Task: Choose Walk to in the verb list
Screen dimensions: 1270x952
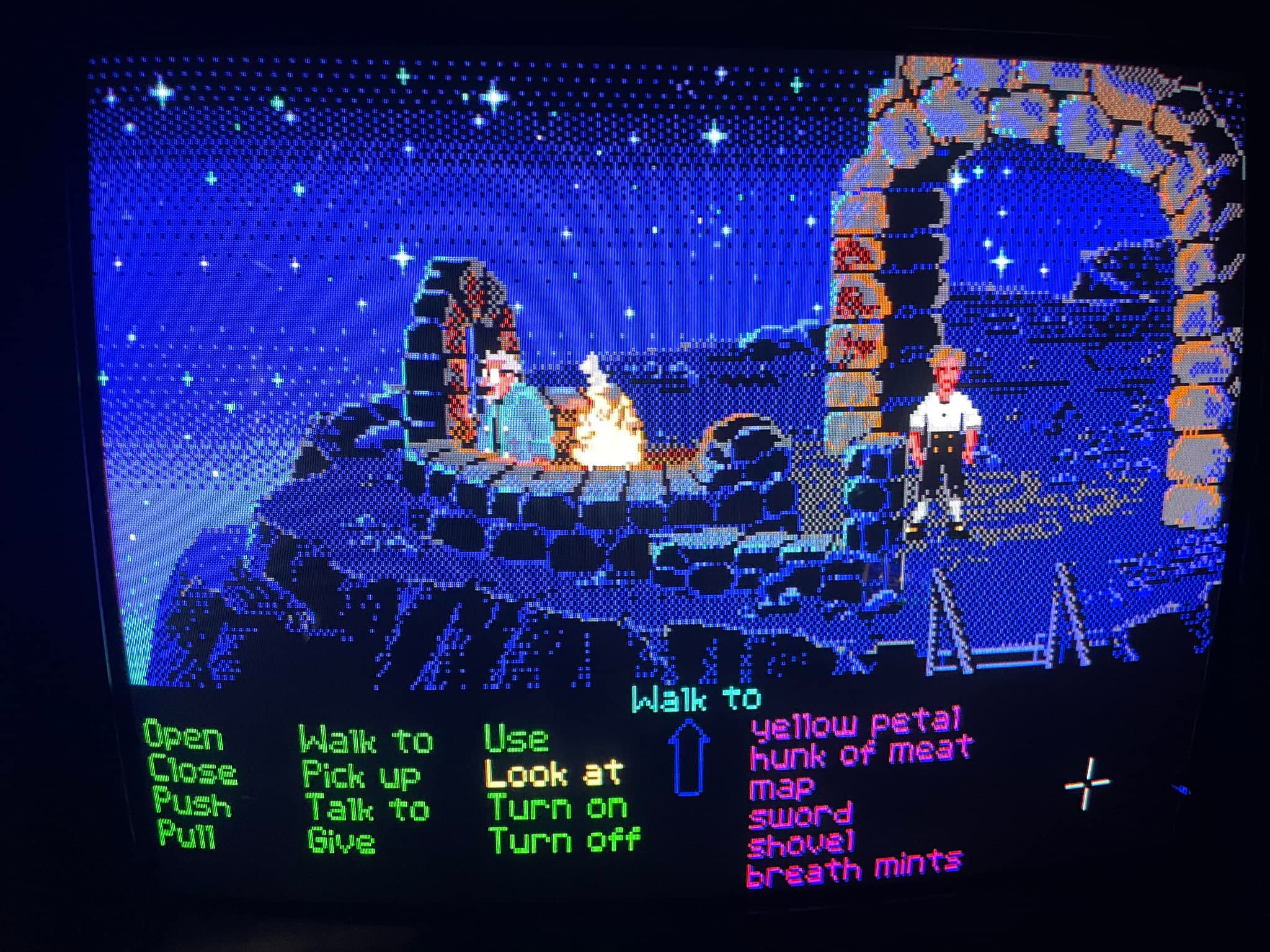Action: (366, 740)
